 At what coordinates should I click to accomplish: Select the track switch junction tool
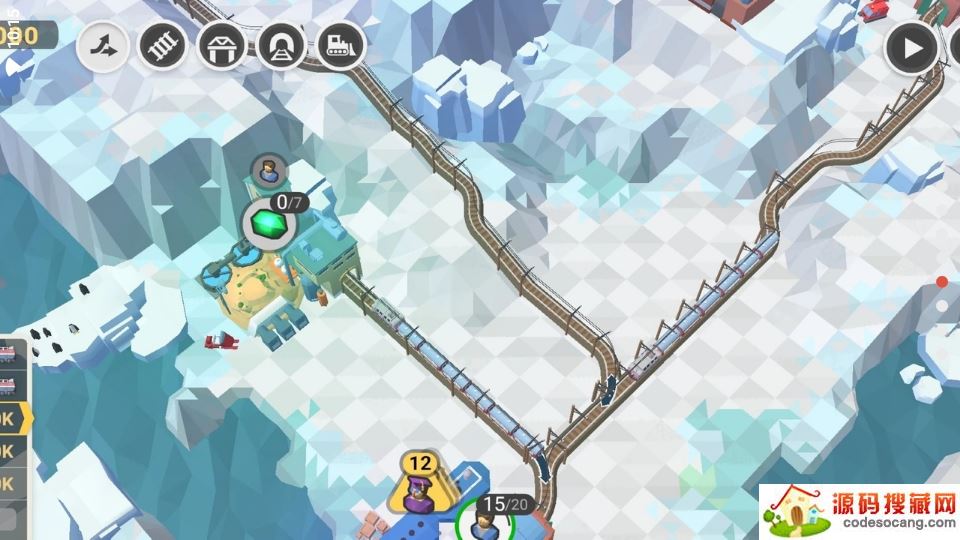[x=103, y=45]
